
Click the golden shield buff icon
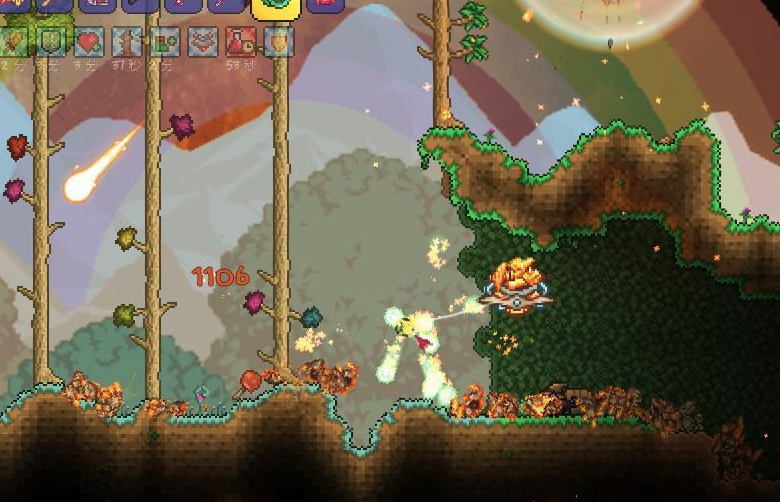[279, 42]
